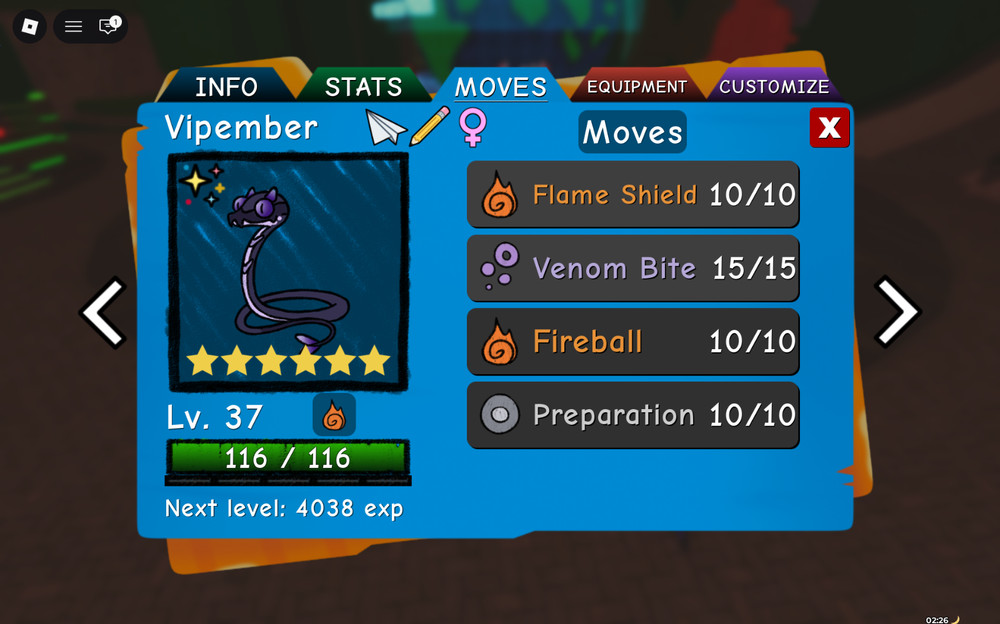Open the Roblox main menu logo
1000x624 pixels.
coord(30,26)
